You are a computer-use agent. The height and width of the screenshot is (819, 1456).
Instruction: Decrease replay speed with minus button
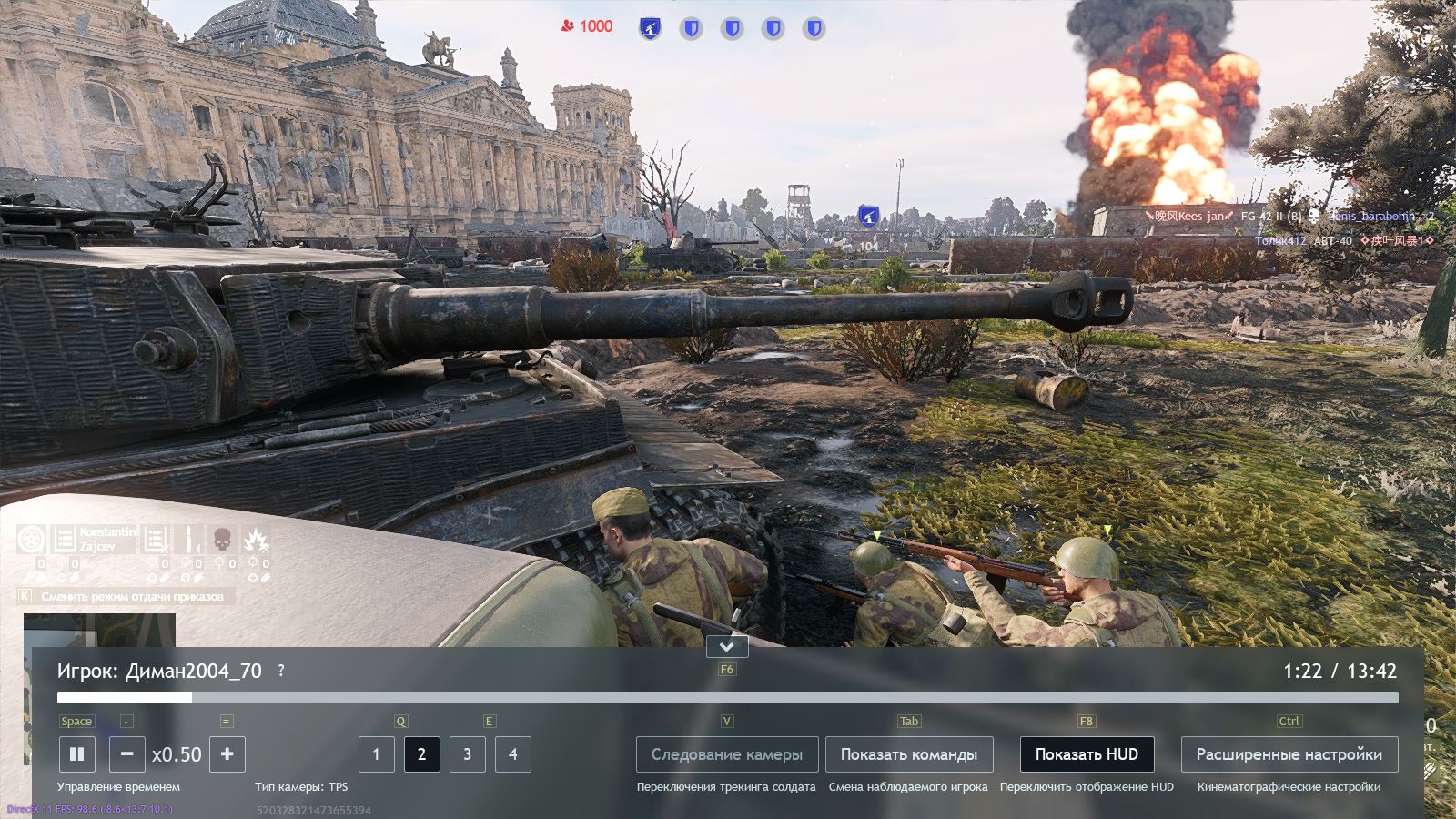(126, 754)
